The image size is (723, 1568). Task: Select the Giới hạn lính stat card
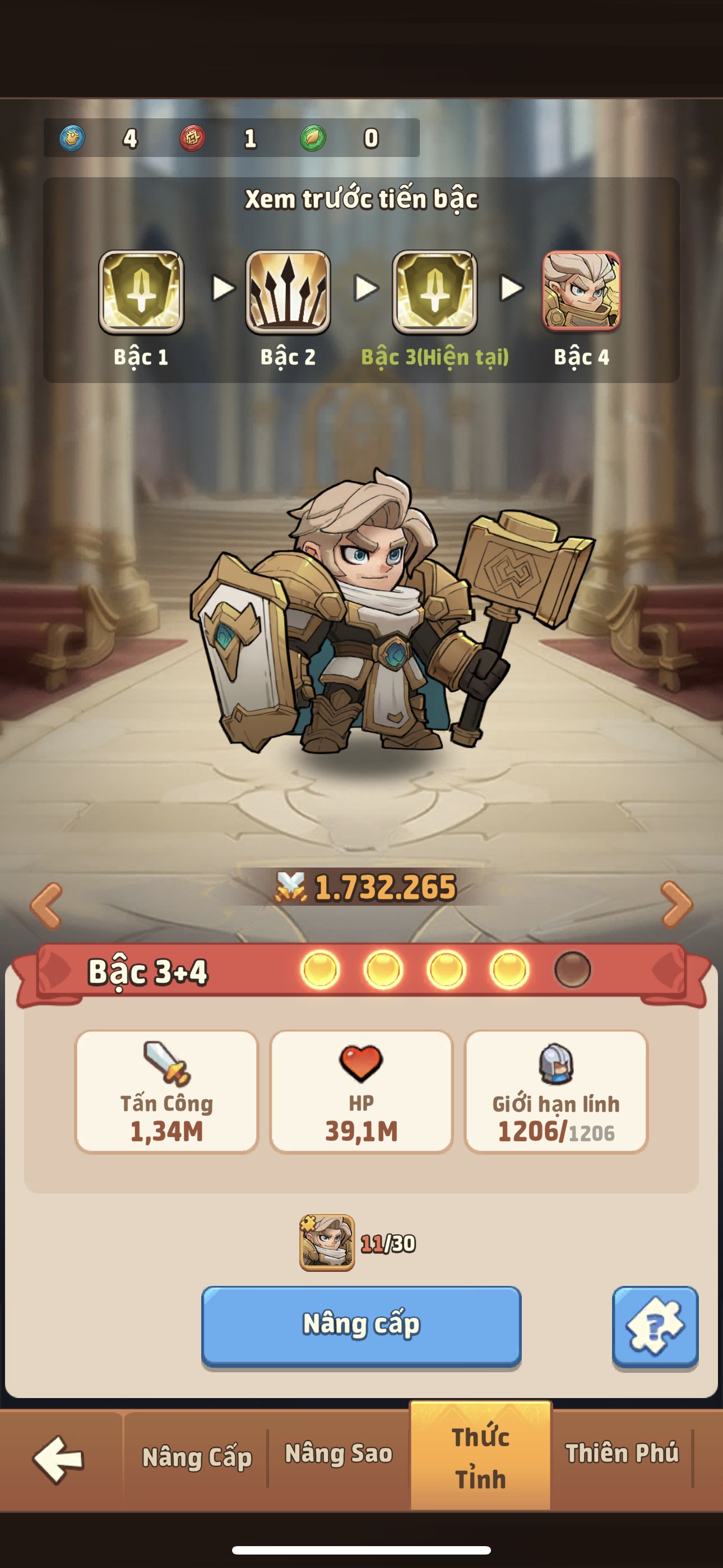point(555,1091)
